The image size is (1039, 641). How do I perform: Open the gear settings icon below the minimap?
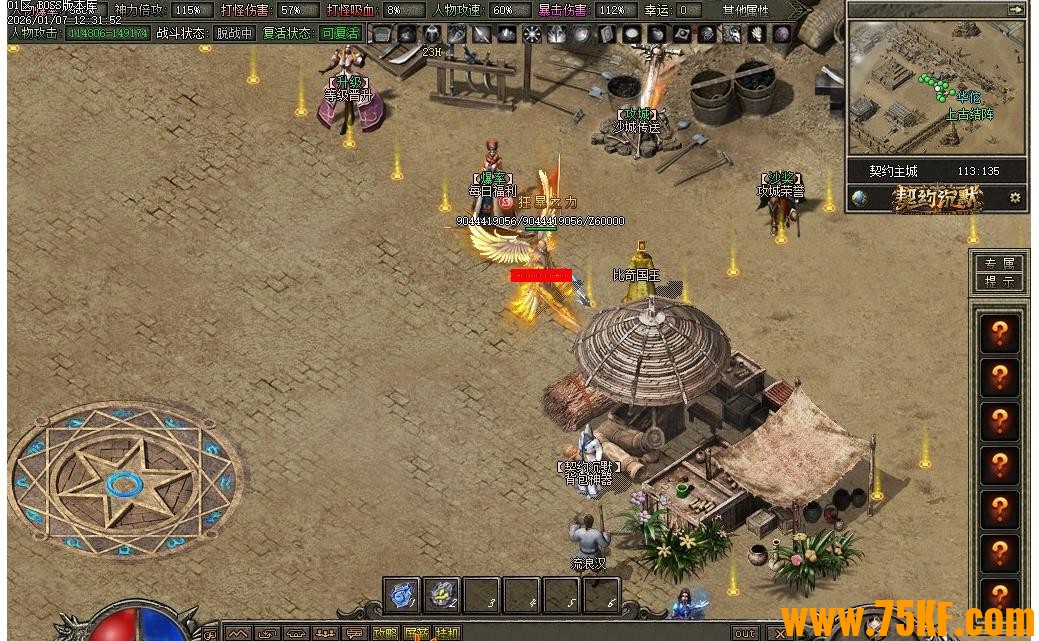click(1015, 198)
